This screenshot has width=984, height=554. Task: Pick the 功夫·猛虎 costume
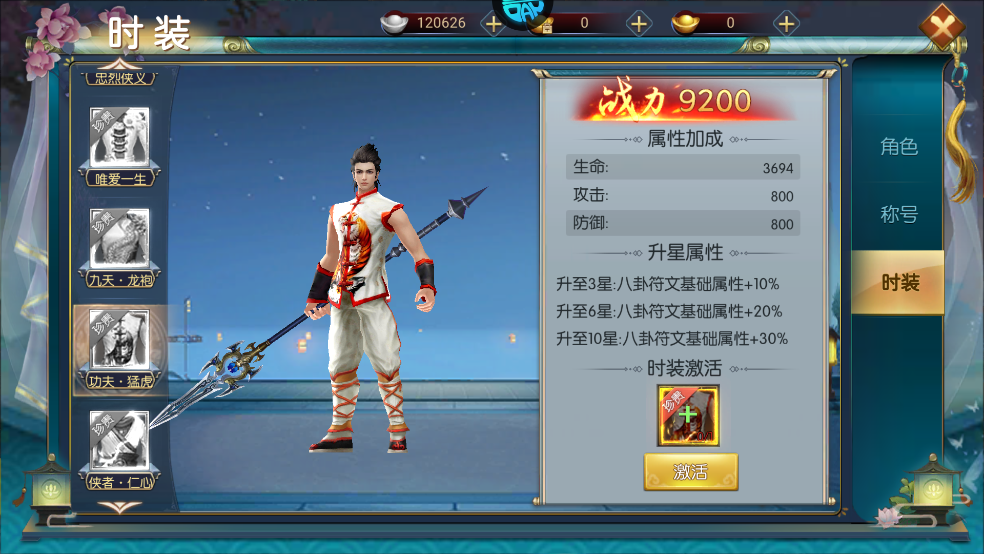(x=120, y=346)
